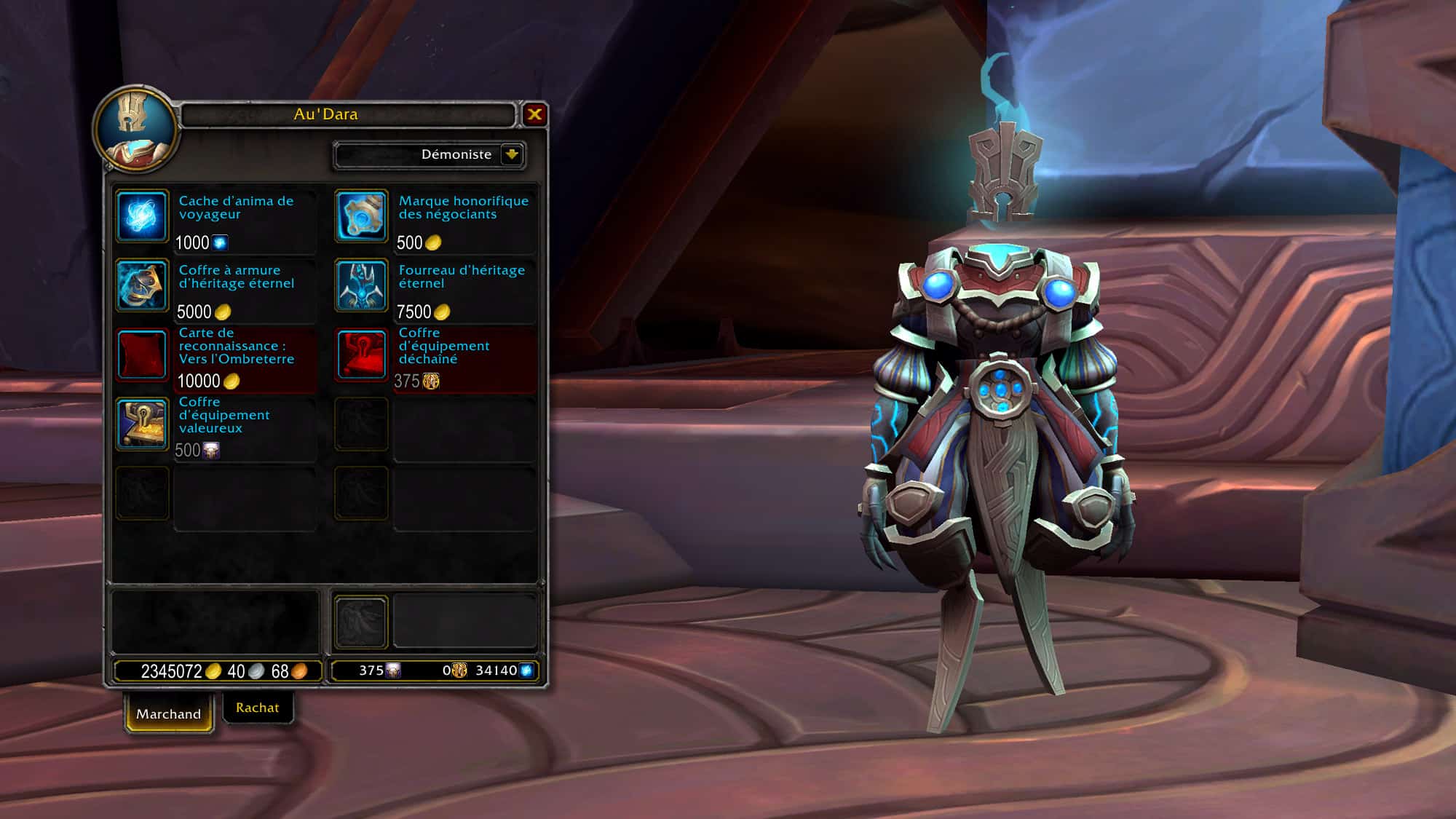Open the Démoniste class filter dropdown
This screenshot has width=1456, height=819.
[512, 154]
